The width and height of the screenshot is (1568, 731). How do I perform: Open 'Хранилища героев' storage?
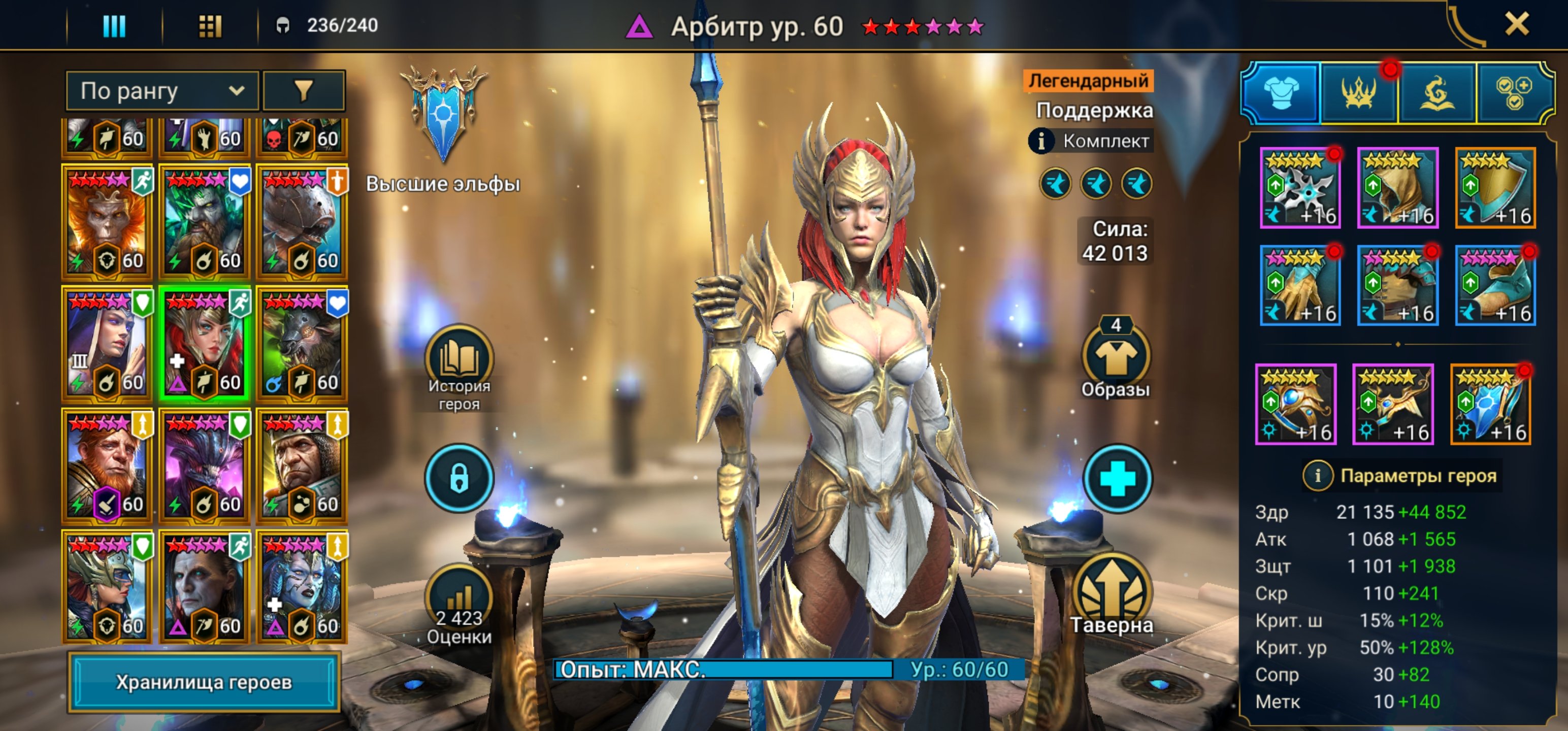(203, 682)
